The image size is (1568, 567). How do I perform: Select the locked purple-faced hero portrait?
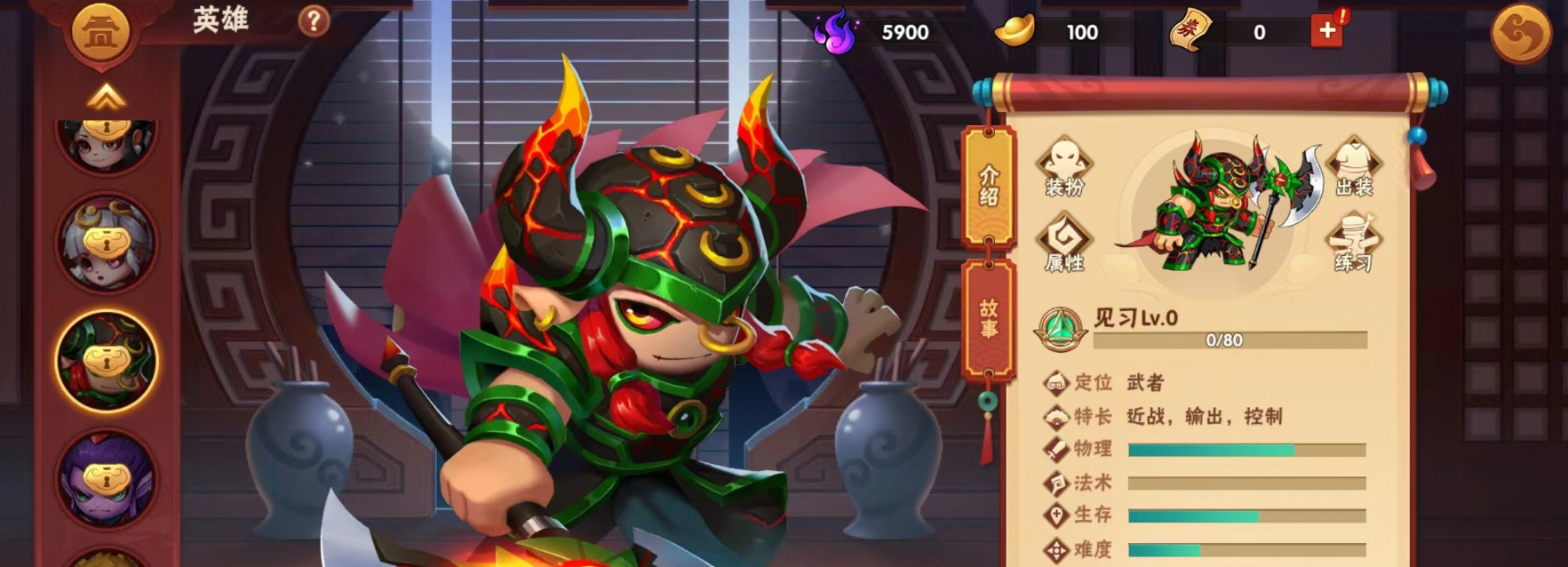pyautogui.click(x=106, y=480)
